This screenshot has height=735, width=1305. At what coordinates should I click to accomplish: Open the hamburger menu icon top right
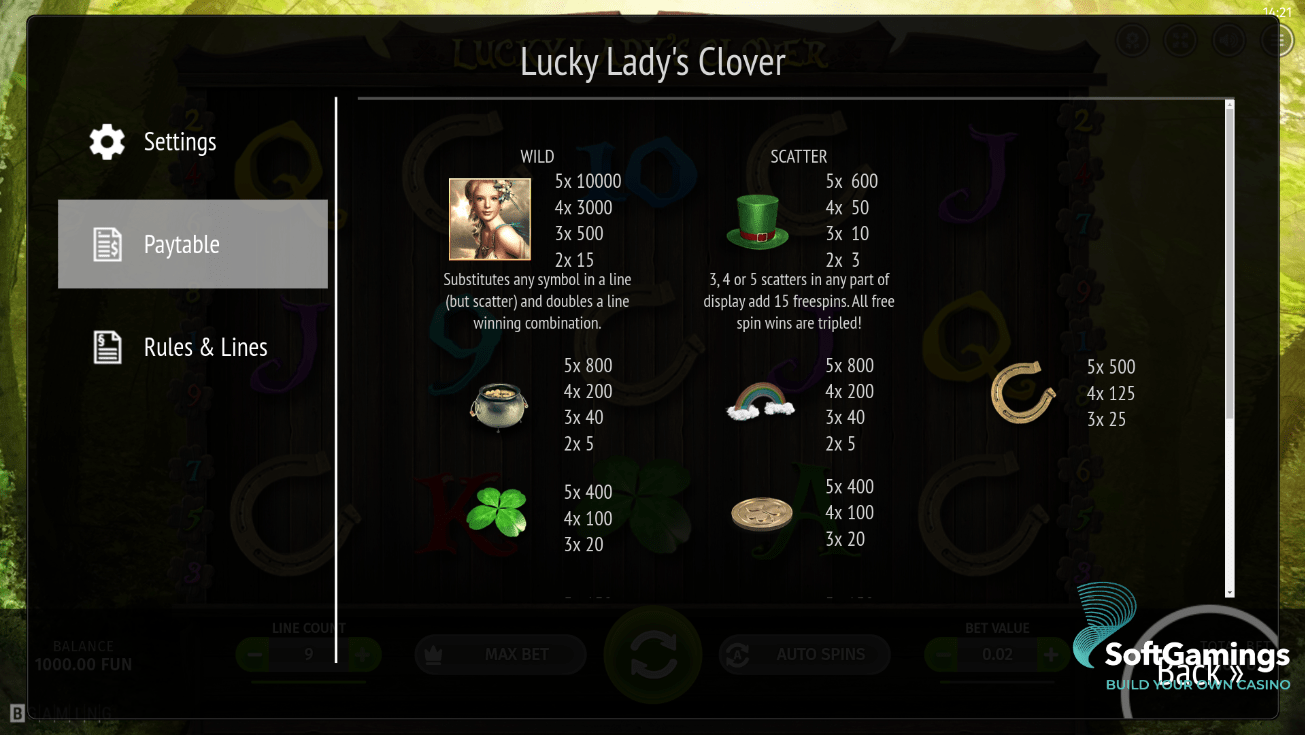pos(1276,40)
